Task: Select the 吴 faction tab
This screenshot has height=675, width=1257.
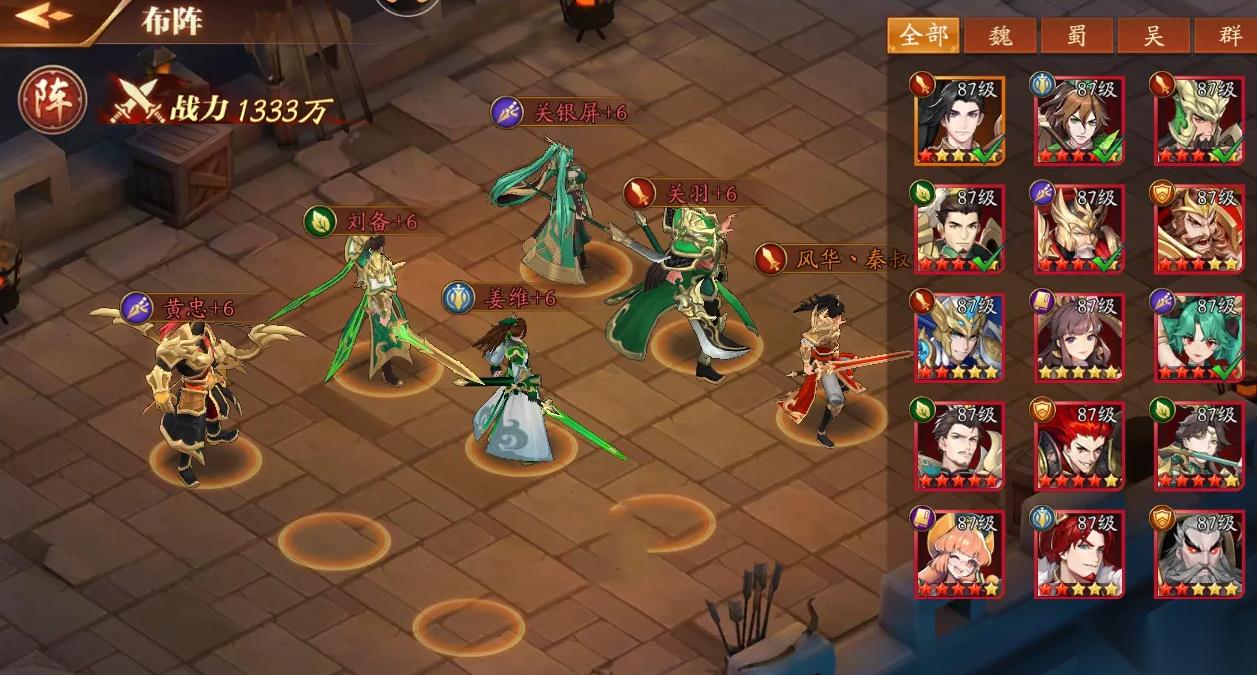Action: pyautogui.click(x=1153, y=36)
